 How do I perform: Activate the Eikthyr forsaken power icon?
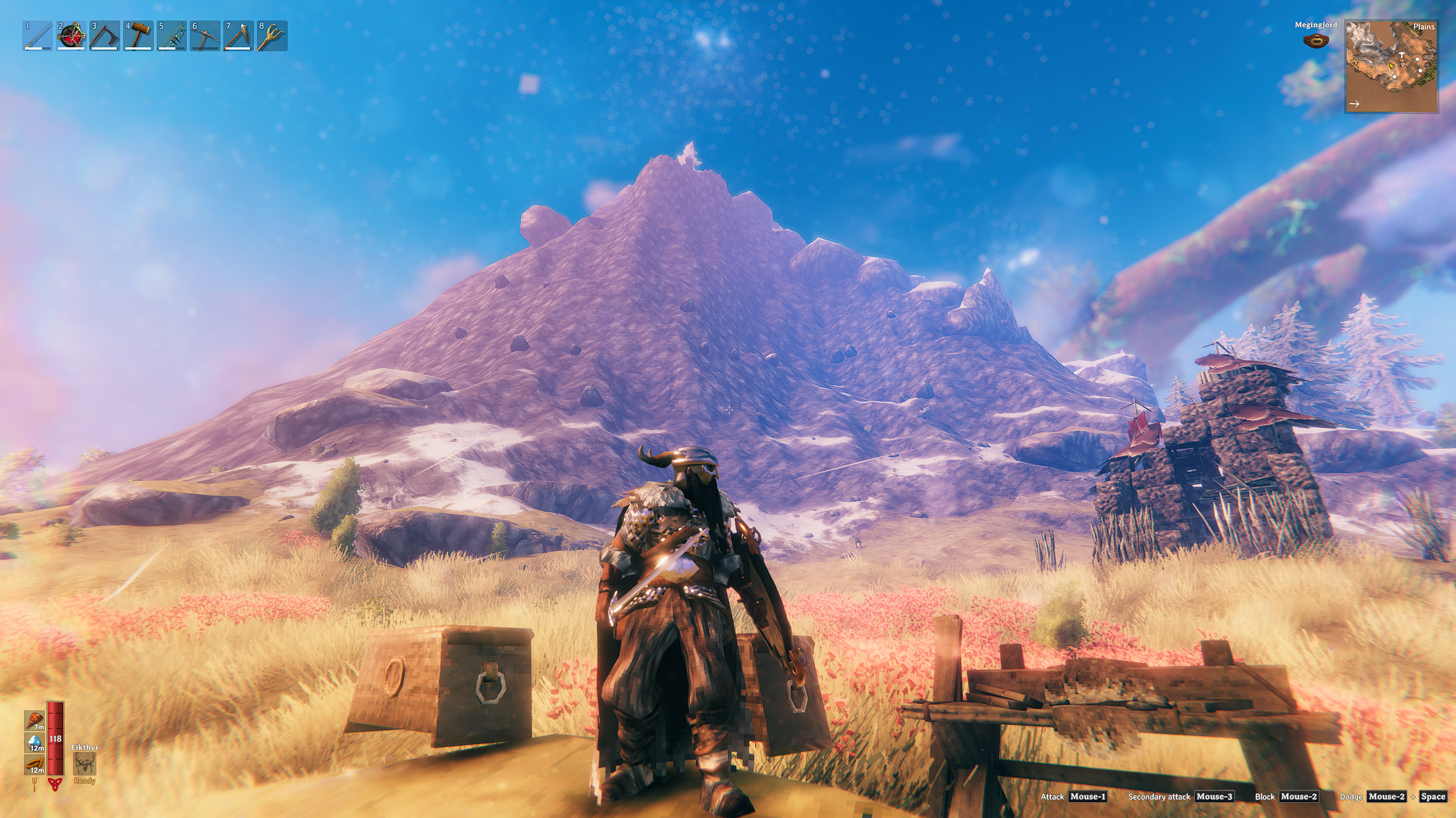pyautogui.click(x=84, y=763)
